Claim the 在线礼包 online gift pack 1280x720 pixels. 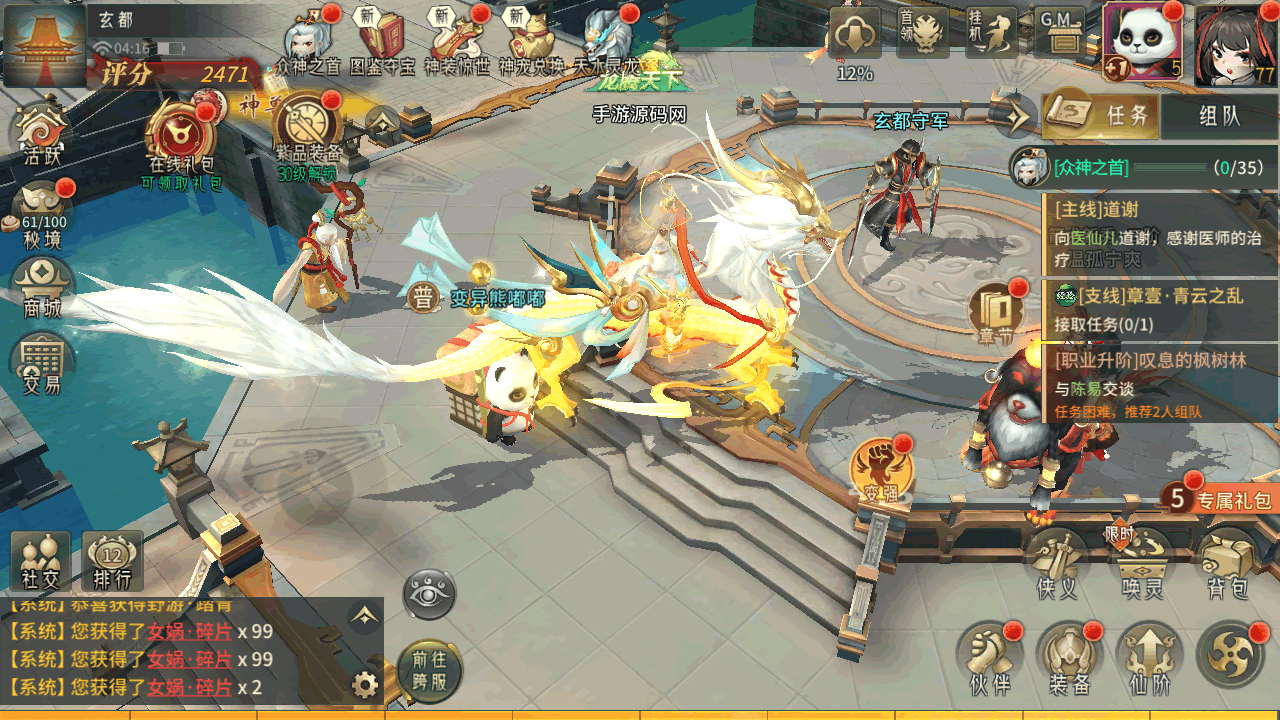point(182,135)
